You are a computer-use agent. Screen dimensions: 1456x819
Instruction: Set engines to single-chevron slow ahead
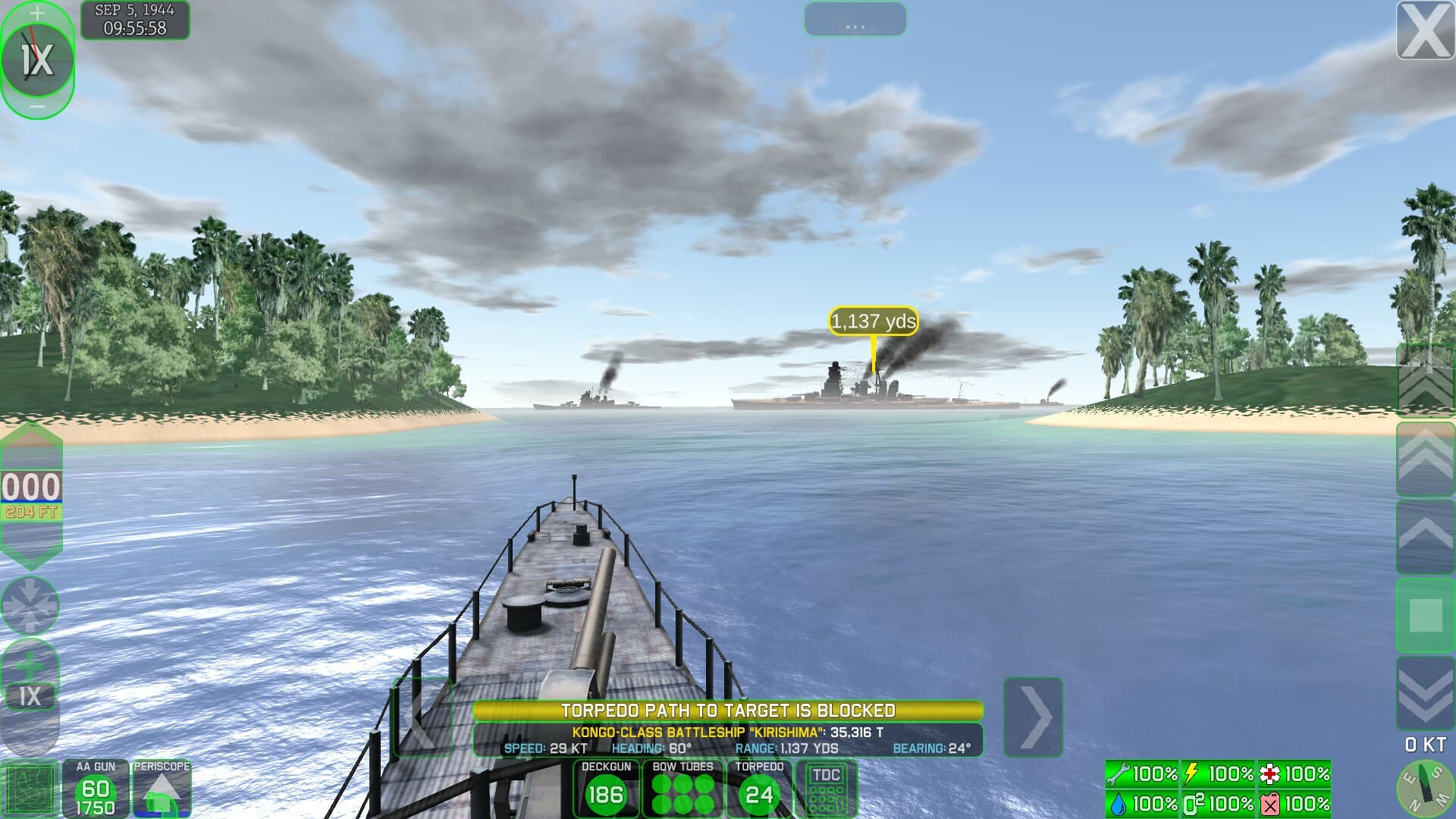pyautogui.click(x=1425, y=536)
